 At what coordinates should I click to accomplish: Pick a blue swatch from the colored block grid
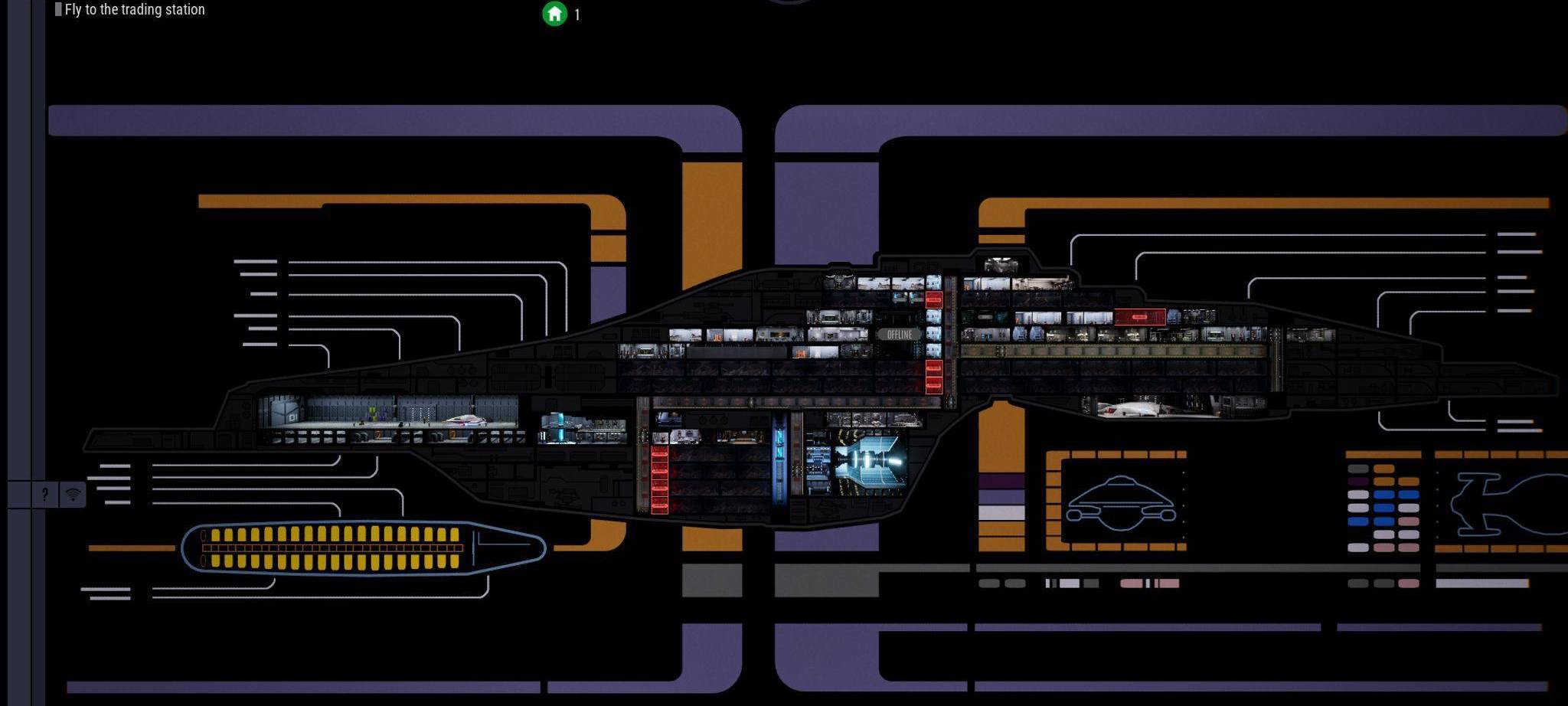(x=1384, y=494)
